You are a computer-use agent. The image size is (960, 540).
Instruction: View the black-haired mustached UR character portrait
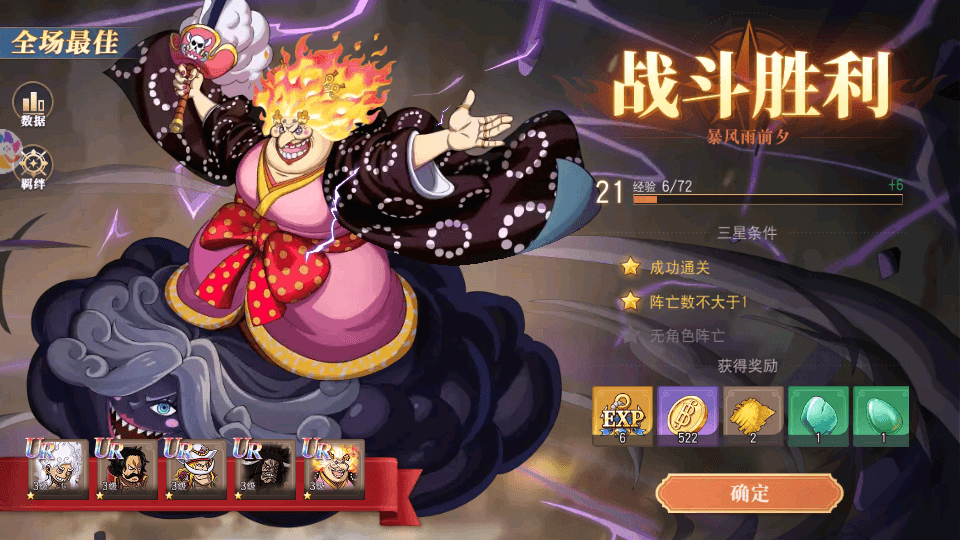[x=127, y=470]
